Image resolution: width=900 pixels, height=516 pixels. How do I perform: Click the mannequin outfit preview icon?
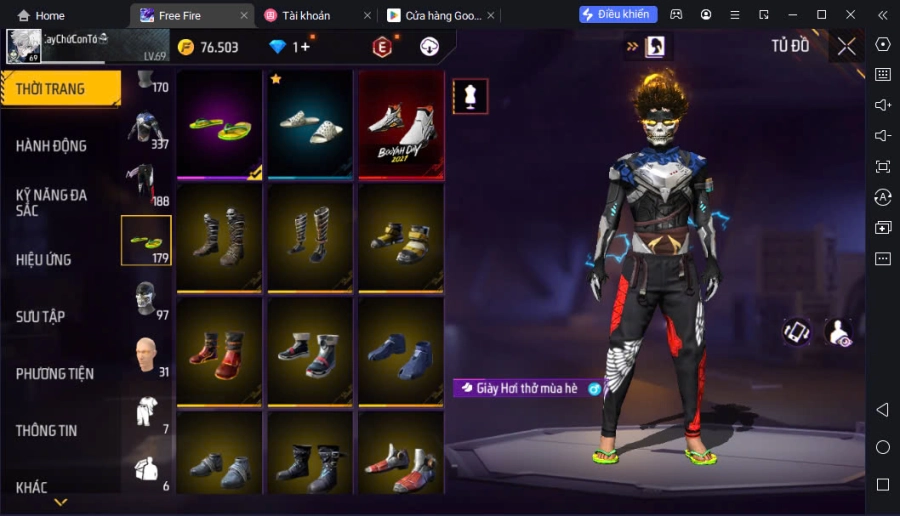click(470, 96)
